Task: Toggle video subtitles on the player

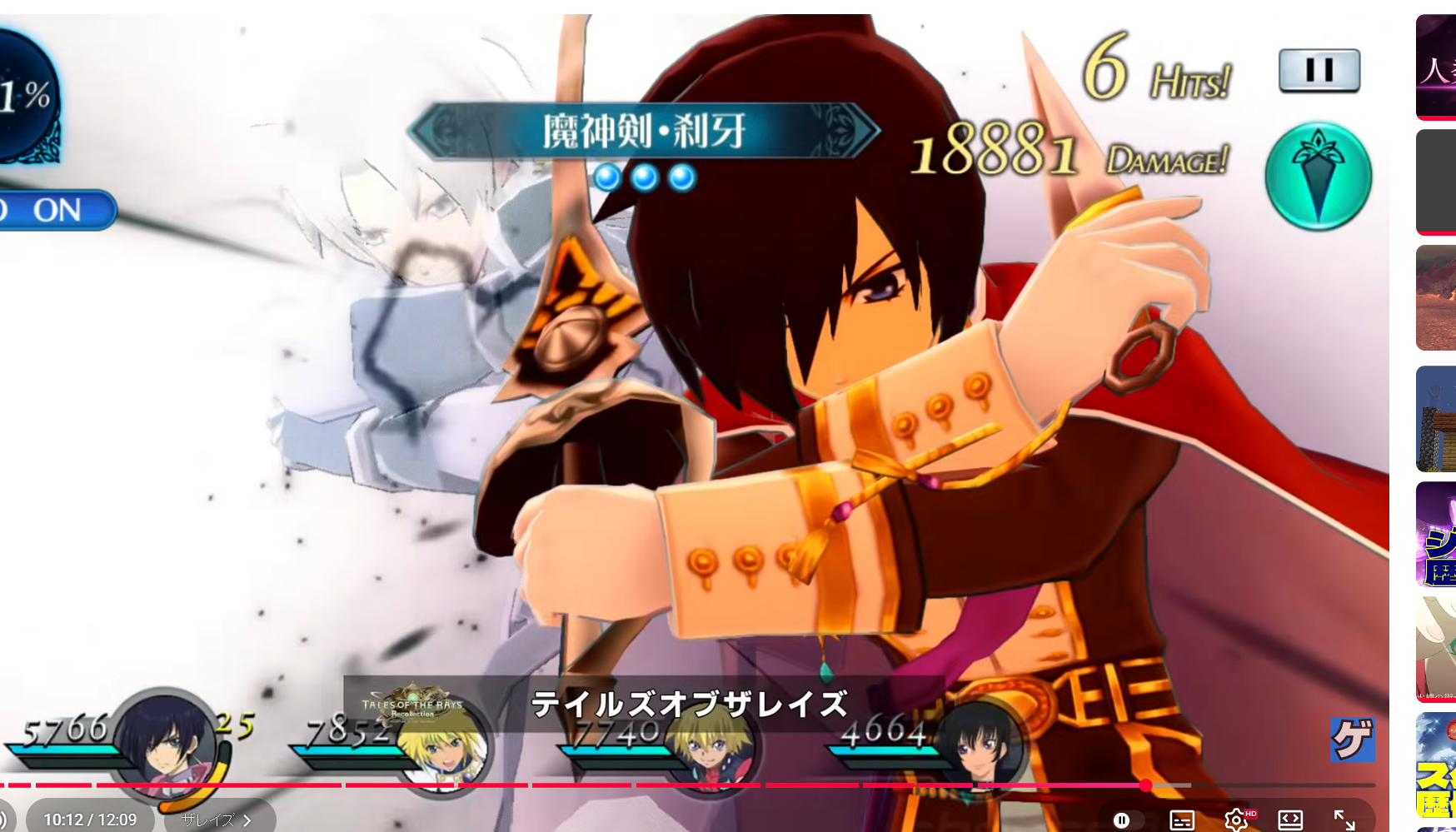Action: 1182,820
